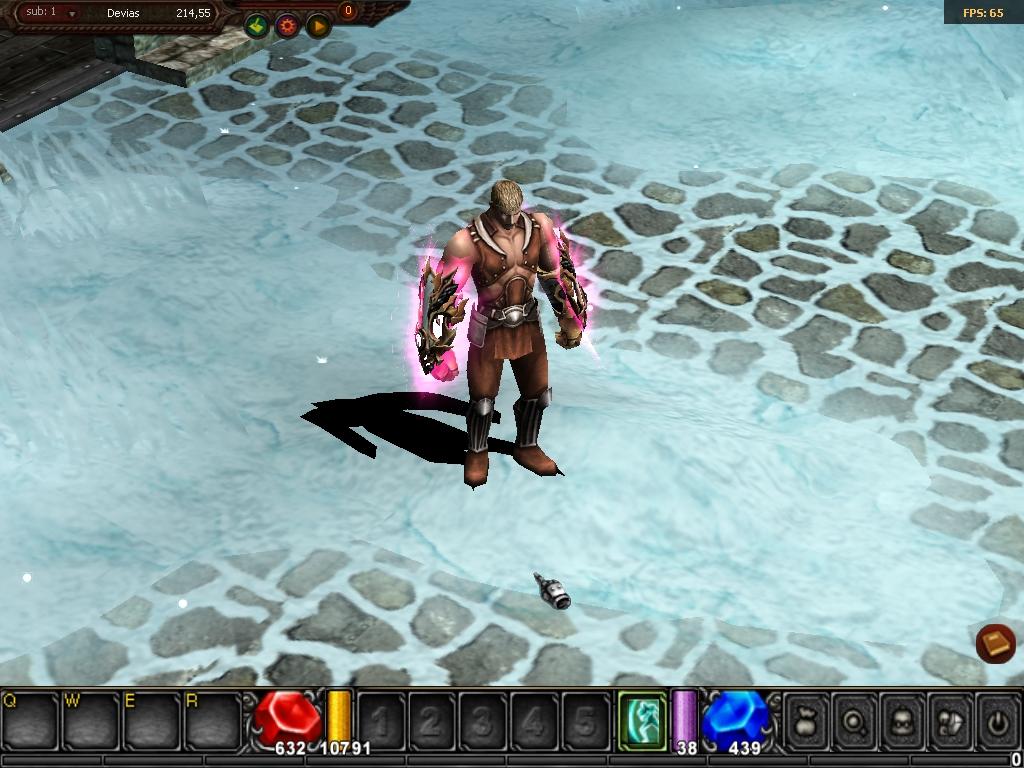The height and width of the screenshot is (768, 1024).
Task: Select the glowing green active skill icon
Action: point(642,720)
